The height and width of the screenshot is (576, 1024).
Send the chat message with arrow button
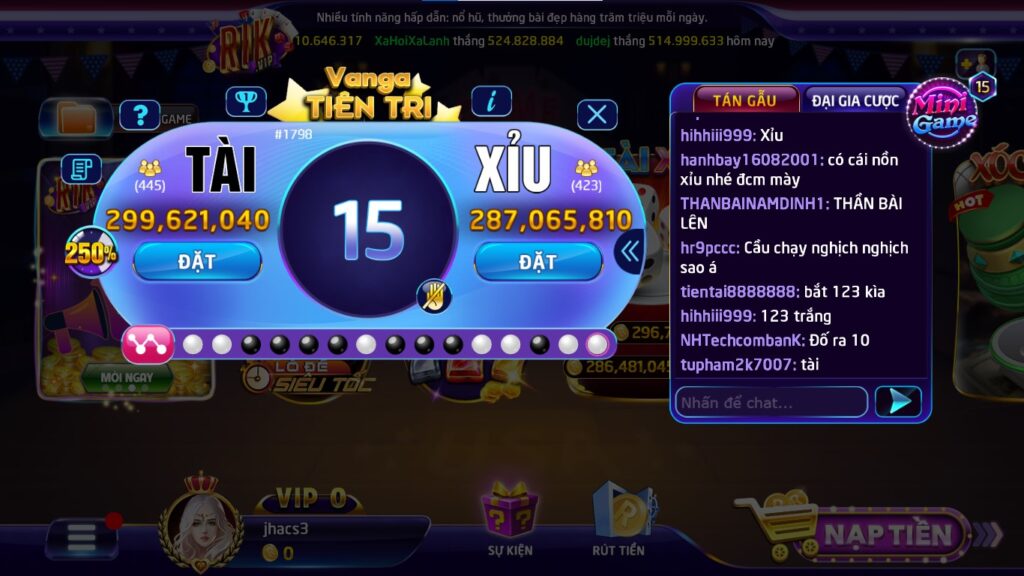coord(897,402)
